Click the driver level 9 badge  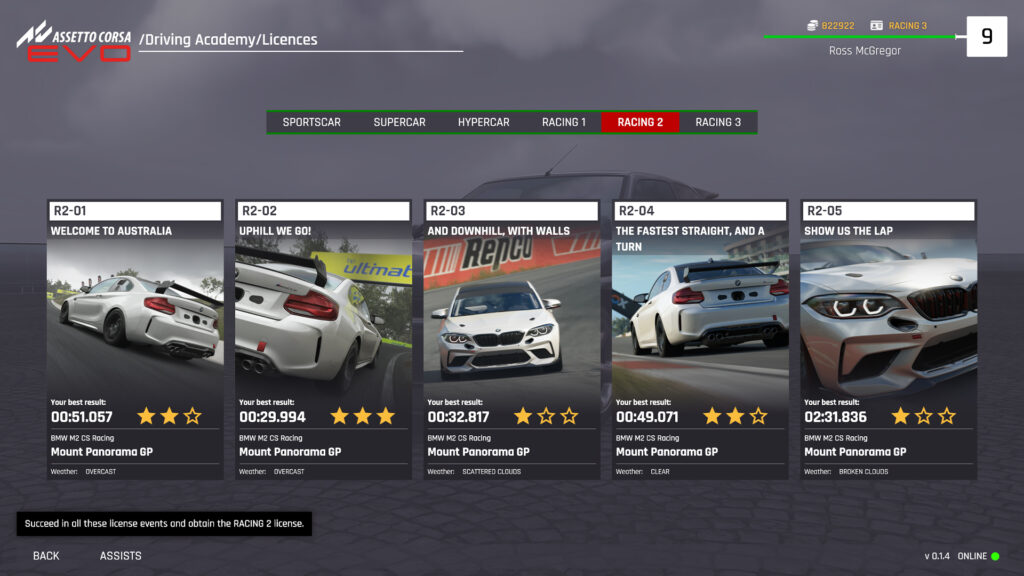[x=986, y=37]
